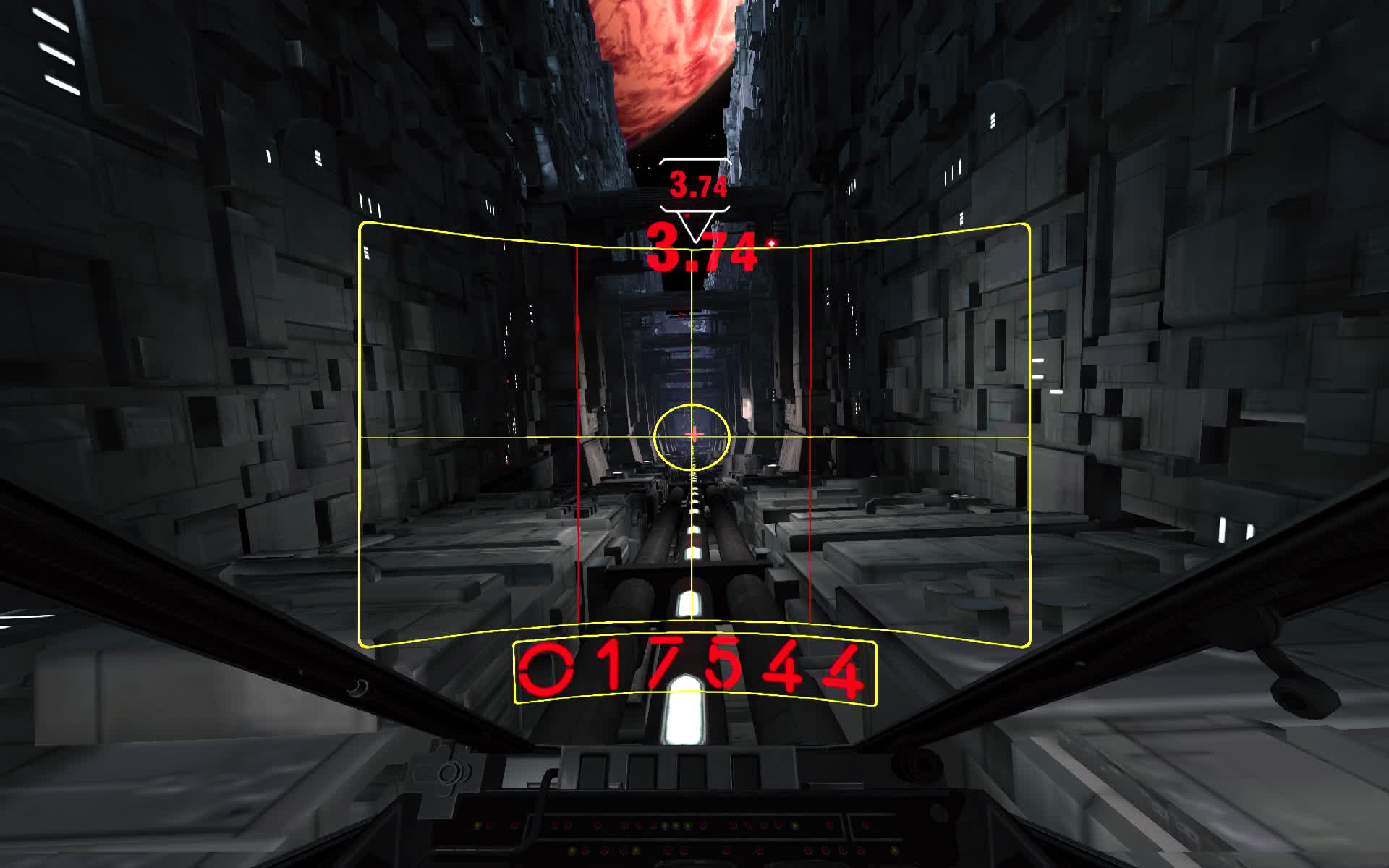Click the red enemy marker light above the grid
Screen dimensions: 1389x868
(770, 242)
